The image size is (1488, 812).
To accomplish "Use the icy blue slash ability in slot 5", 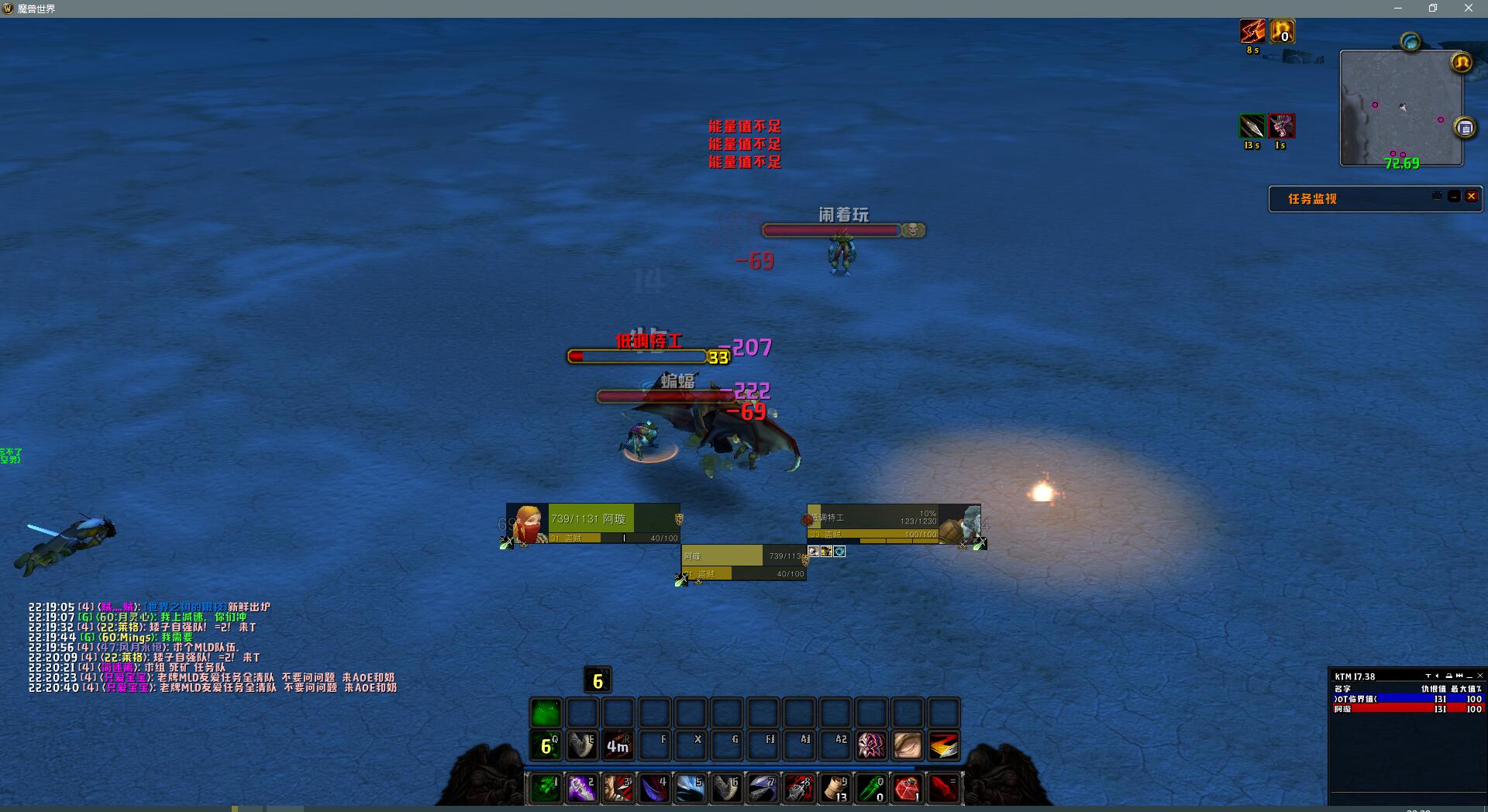I will pyautogui.click(x=690, y=788).
